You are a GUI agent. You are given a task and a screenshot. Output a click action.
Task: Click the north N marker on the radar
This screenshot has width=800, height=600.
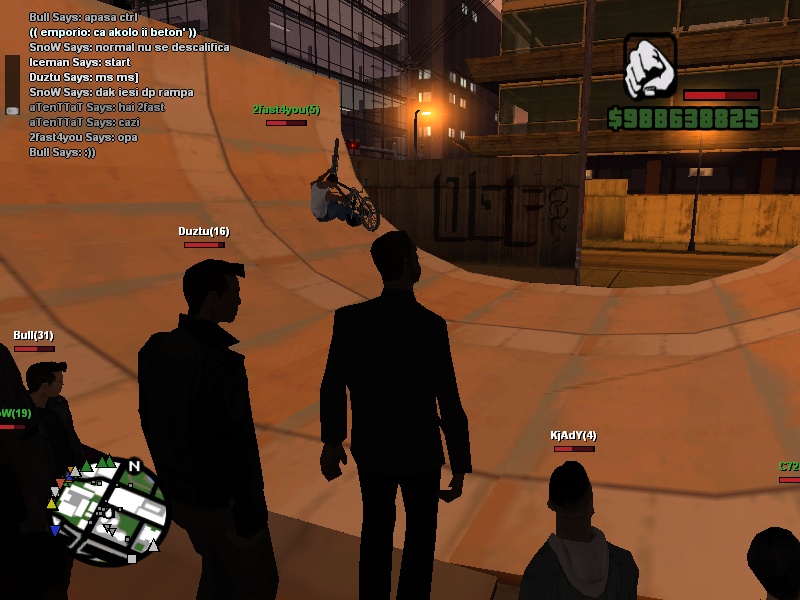[x=134, y=466]
